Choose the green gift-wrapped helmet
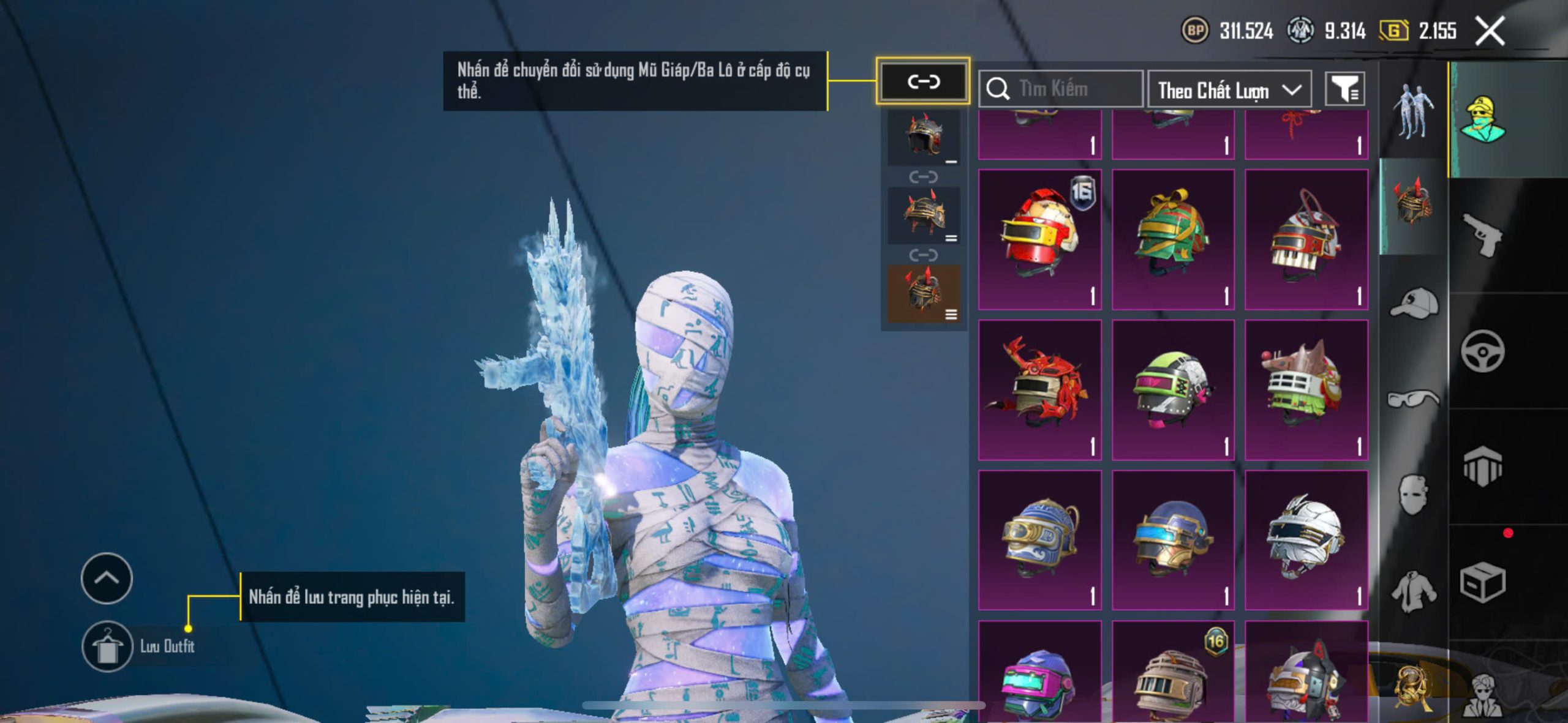Screen dimensions: 1568x723 [x=1173, y=239]
